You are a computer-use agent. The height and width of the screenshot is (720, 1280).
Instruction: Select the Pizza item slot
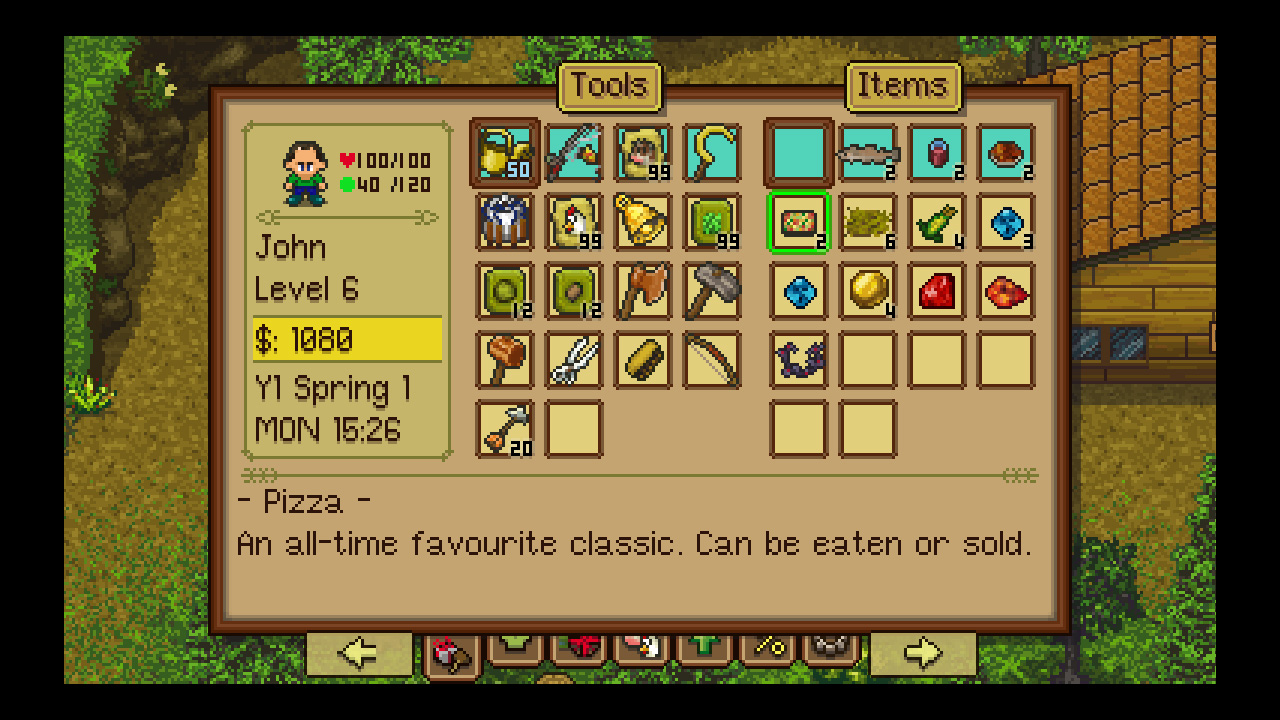coord(798,222)
